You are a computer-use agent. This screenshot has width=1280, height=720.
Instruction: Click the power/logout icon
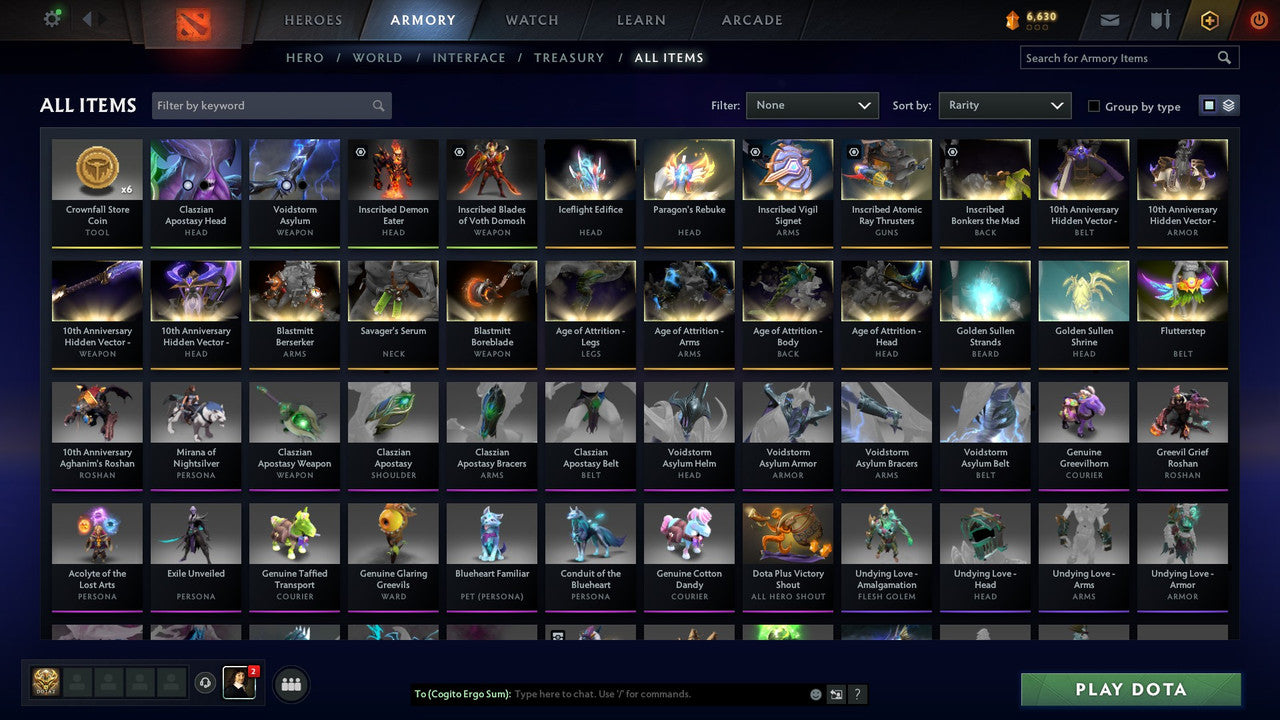click(1256, 19)
